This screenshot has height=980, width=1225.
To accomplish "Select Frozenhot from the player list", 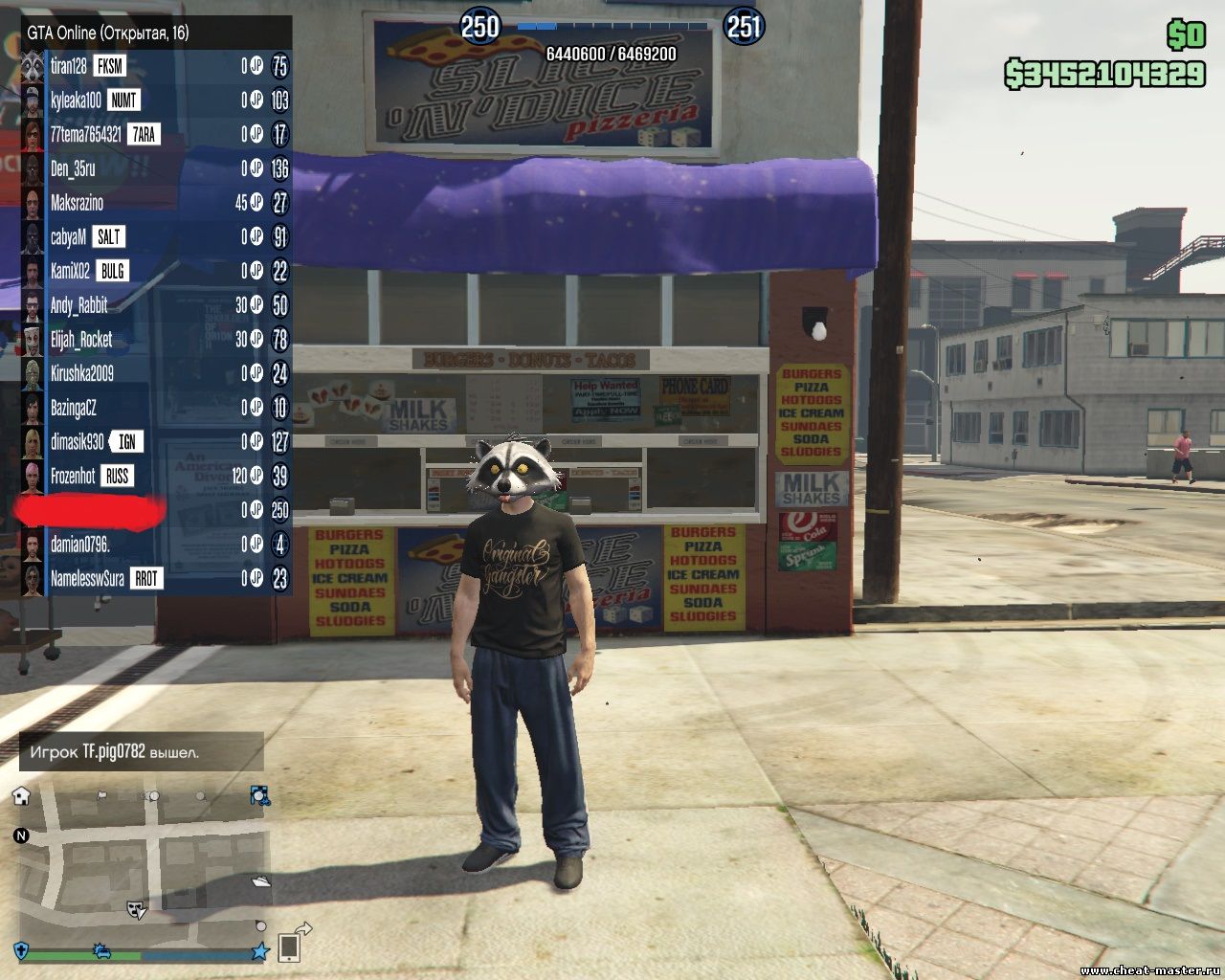I will point(73,477).
